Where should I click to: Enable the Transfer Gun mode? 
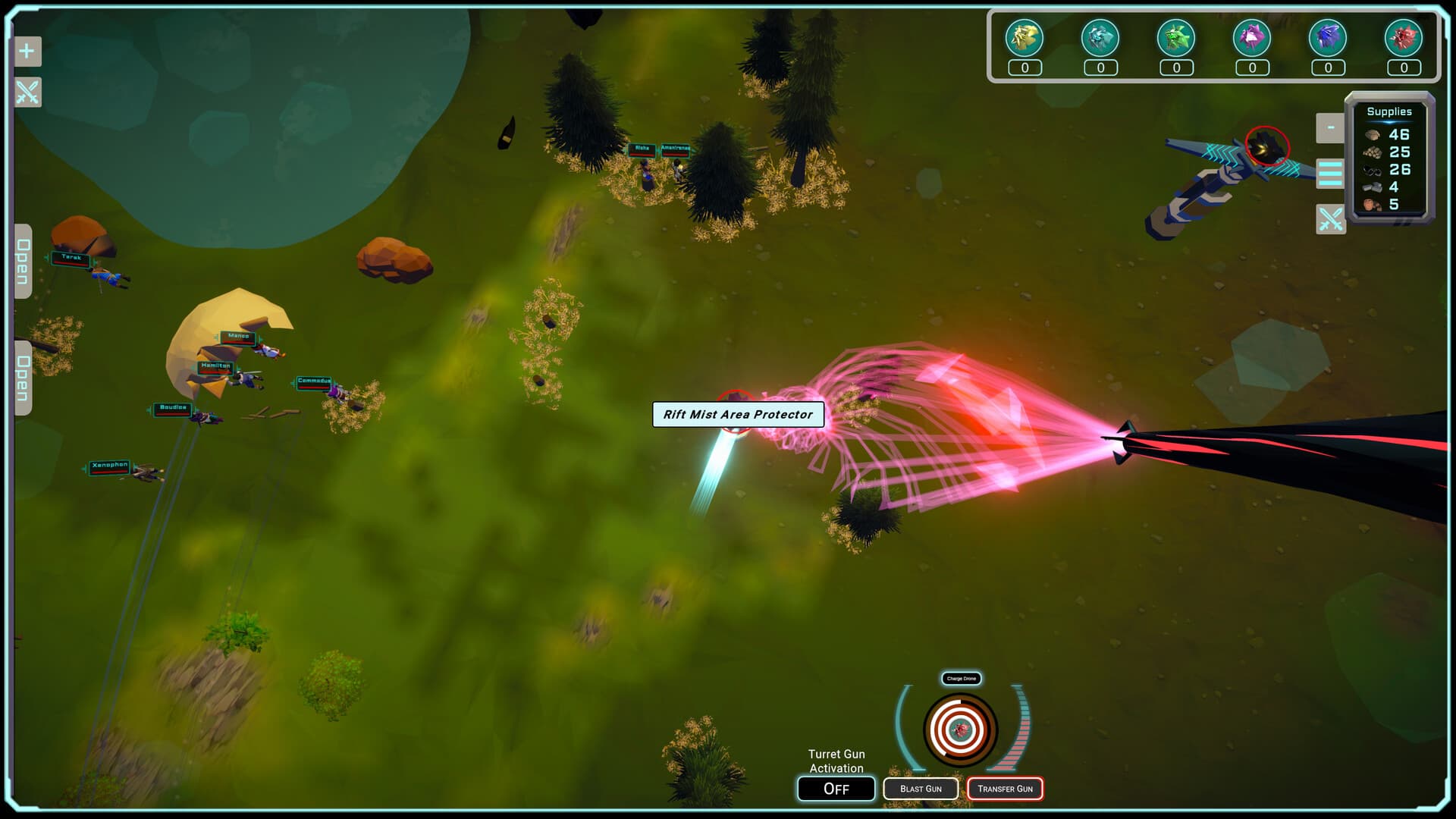(1006, 789)
